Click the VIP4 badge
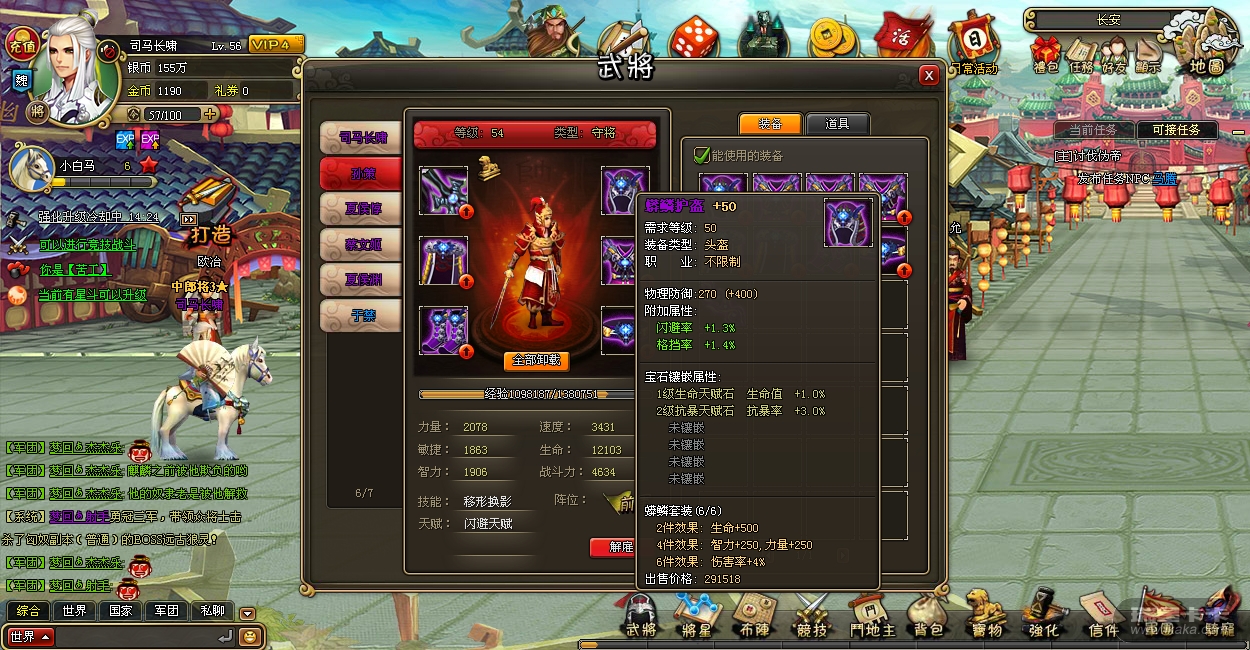The width and height of the screenshot is (1250, 650). point(275,45)
